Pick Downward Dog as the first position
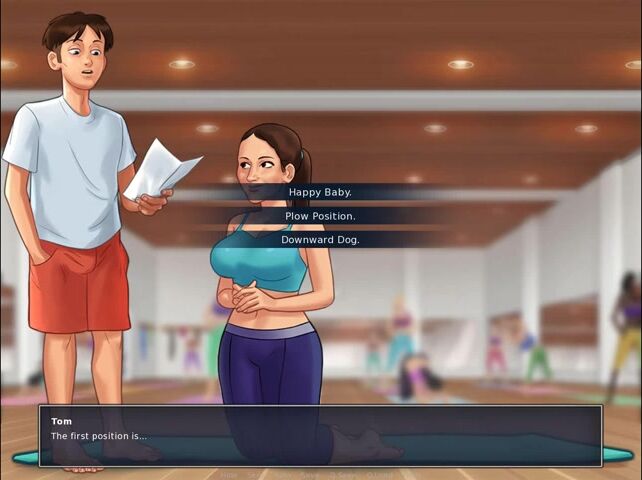This screenshot has width=642, height=480. tap(320, 240)
